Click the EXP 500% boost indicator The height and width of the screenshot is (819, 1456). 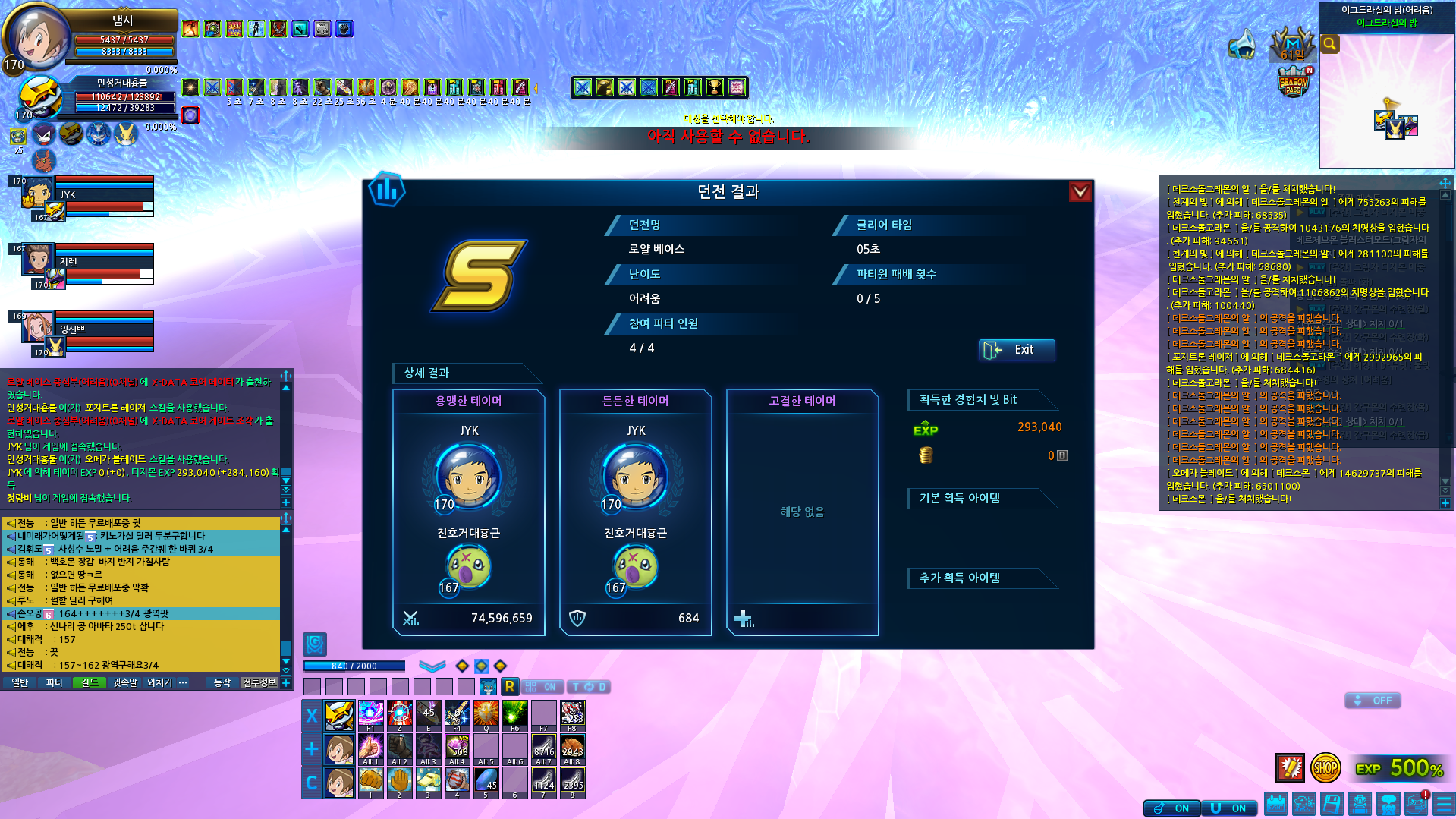(x=1400, y=768)
